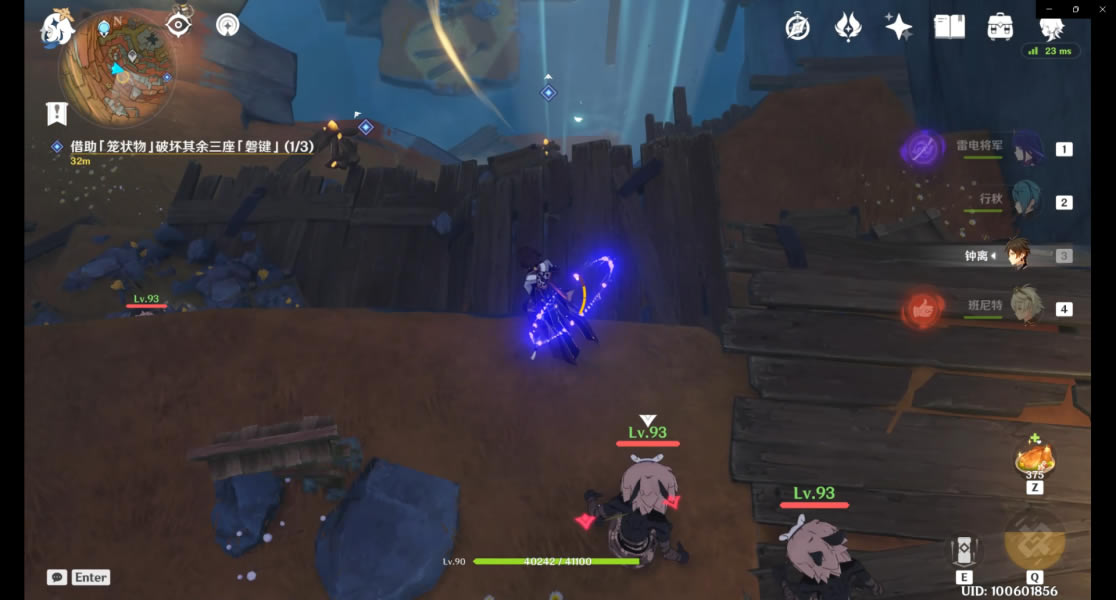1116x600 pixels.
Task: Open the adventurer handbook book icon
Action: pyautogui.click(x=949, y=27)
